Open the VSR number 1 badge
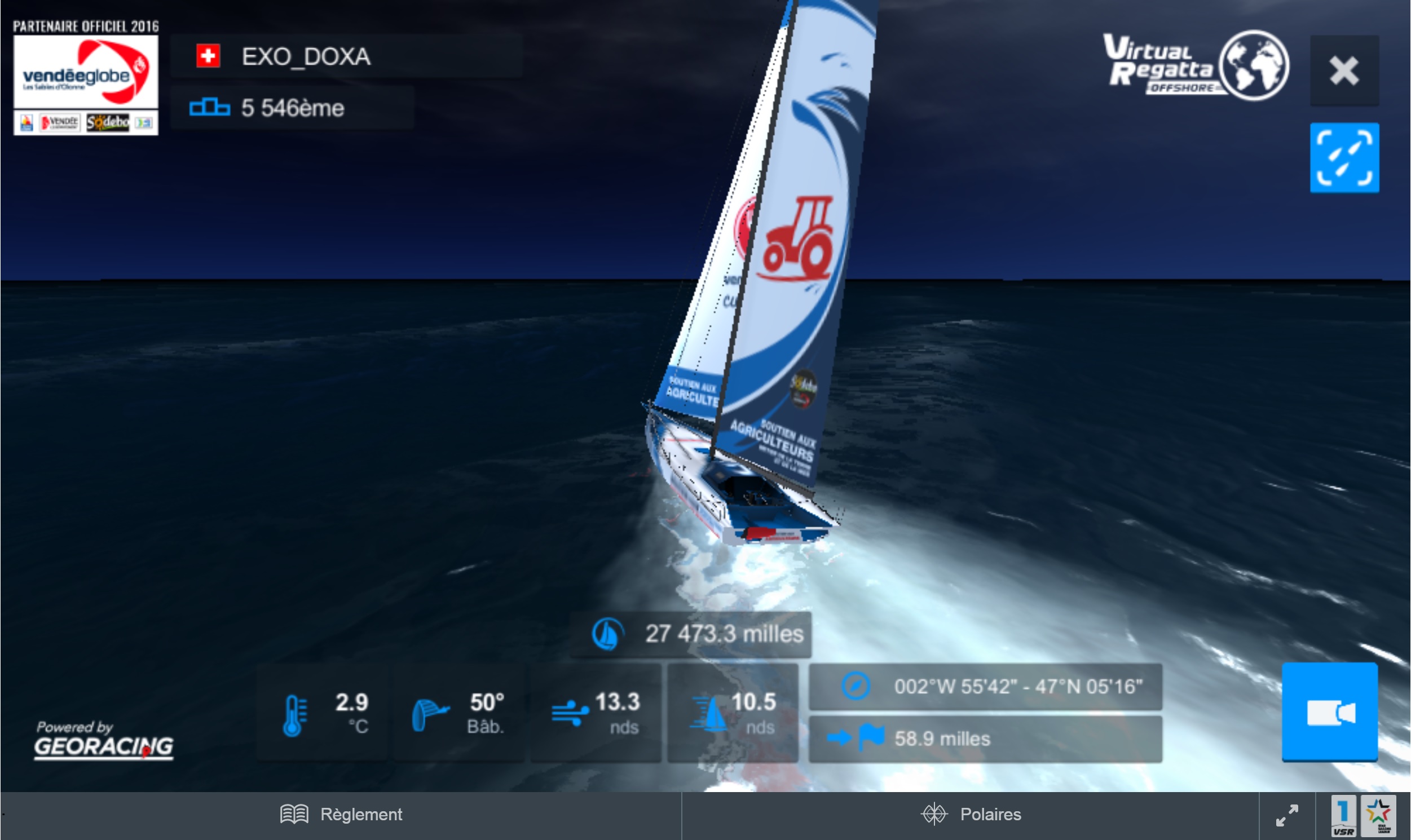1411x840 pixels. [x=1343, y=816]
